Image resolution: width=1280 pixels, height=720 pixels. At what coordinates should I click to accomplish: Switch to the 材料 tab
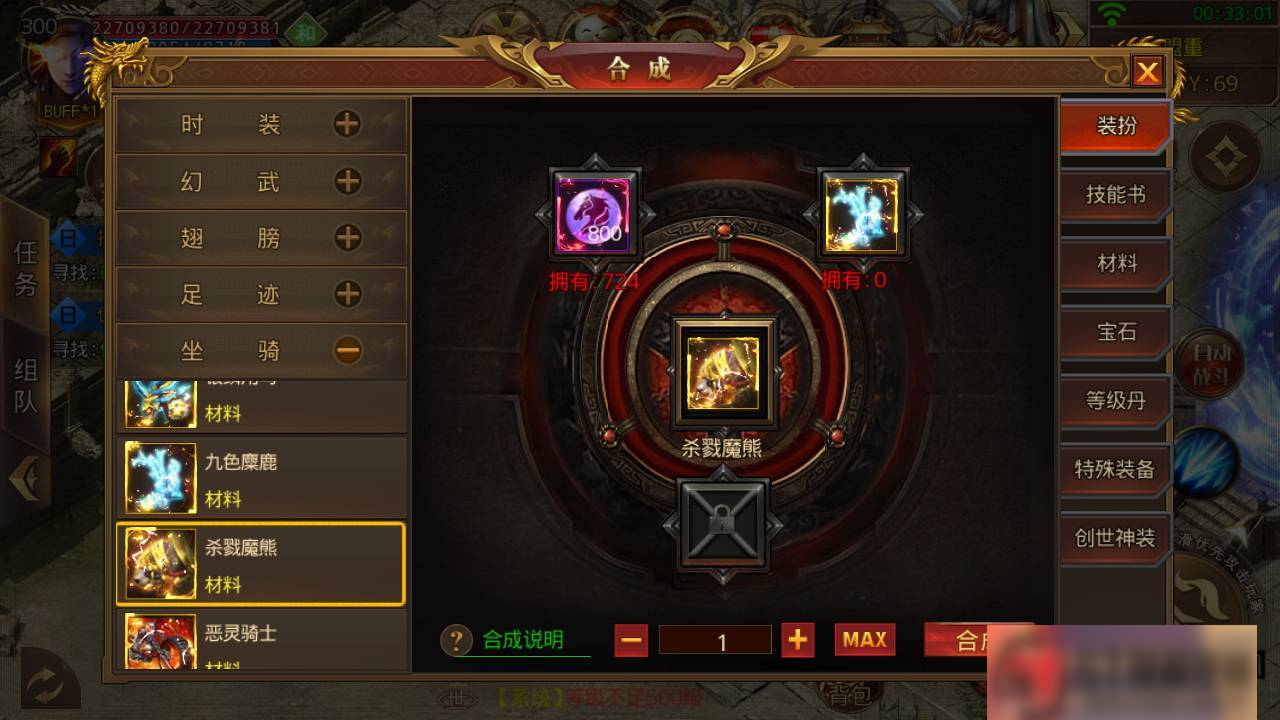tap(1115, 263)
